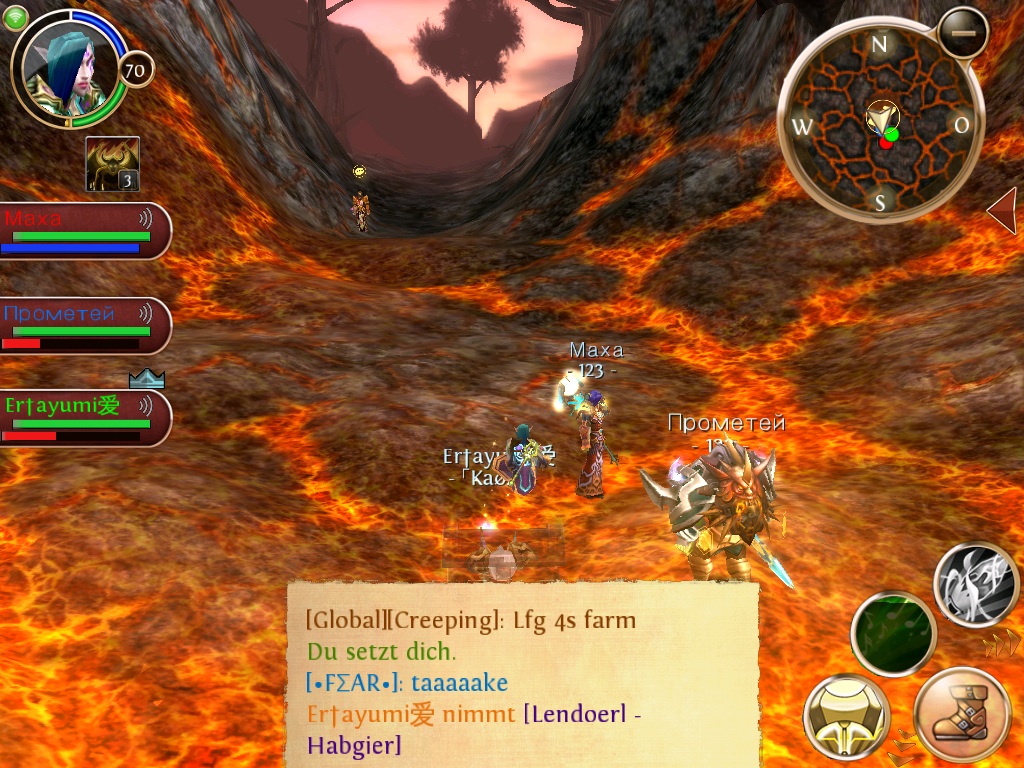The height and width of the screenshot is (768, 1024).
Task: Click the minimap's minus zoom button
Action: tap(963, 33)
